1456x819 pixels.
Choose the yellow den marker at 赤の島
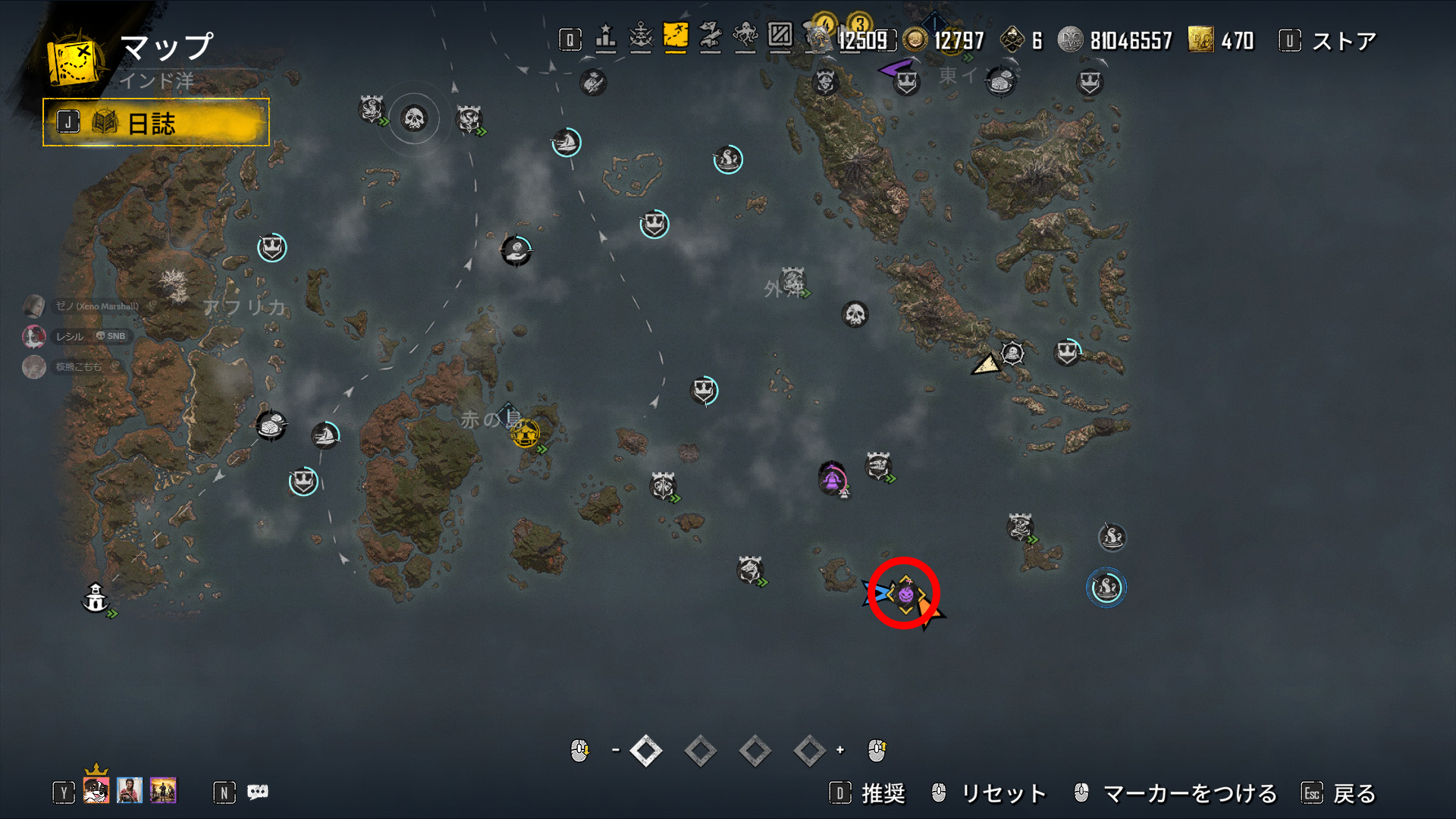pos(525,434)
